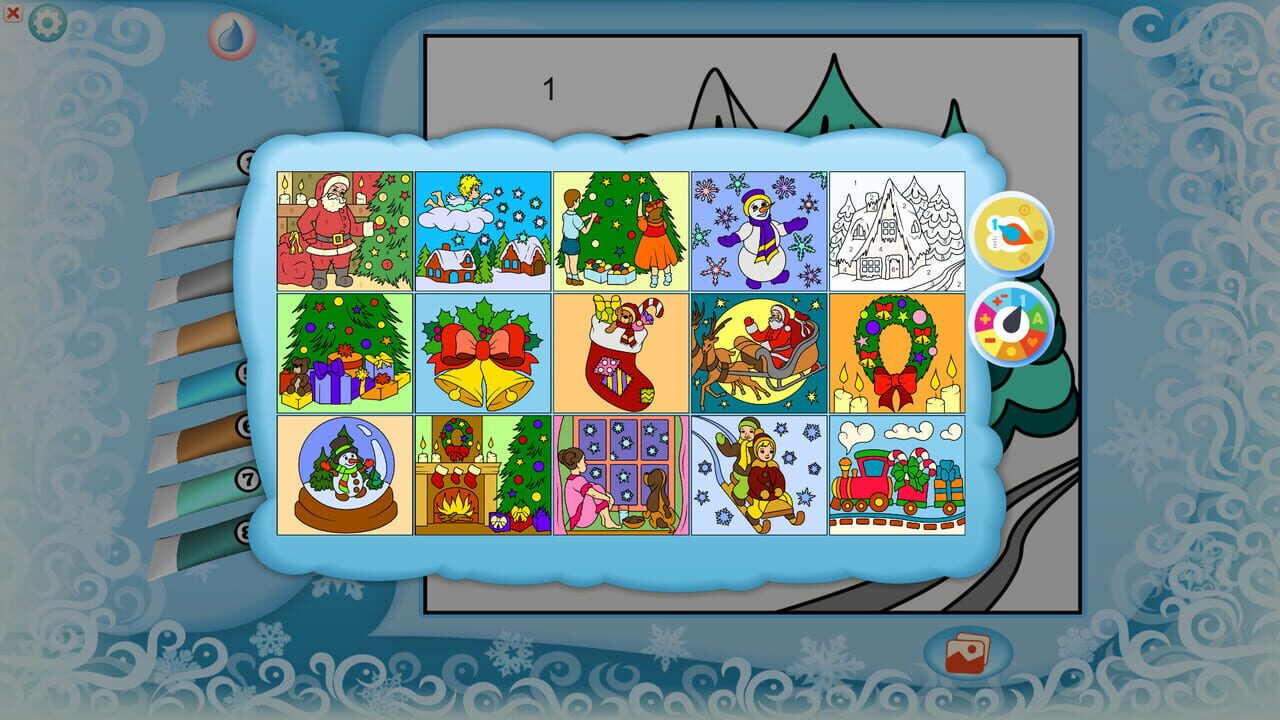This screenshot has height=720, width=1280.
Task: Open the Christmas tree with presents picture
Action: tap(343, 353)
